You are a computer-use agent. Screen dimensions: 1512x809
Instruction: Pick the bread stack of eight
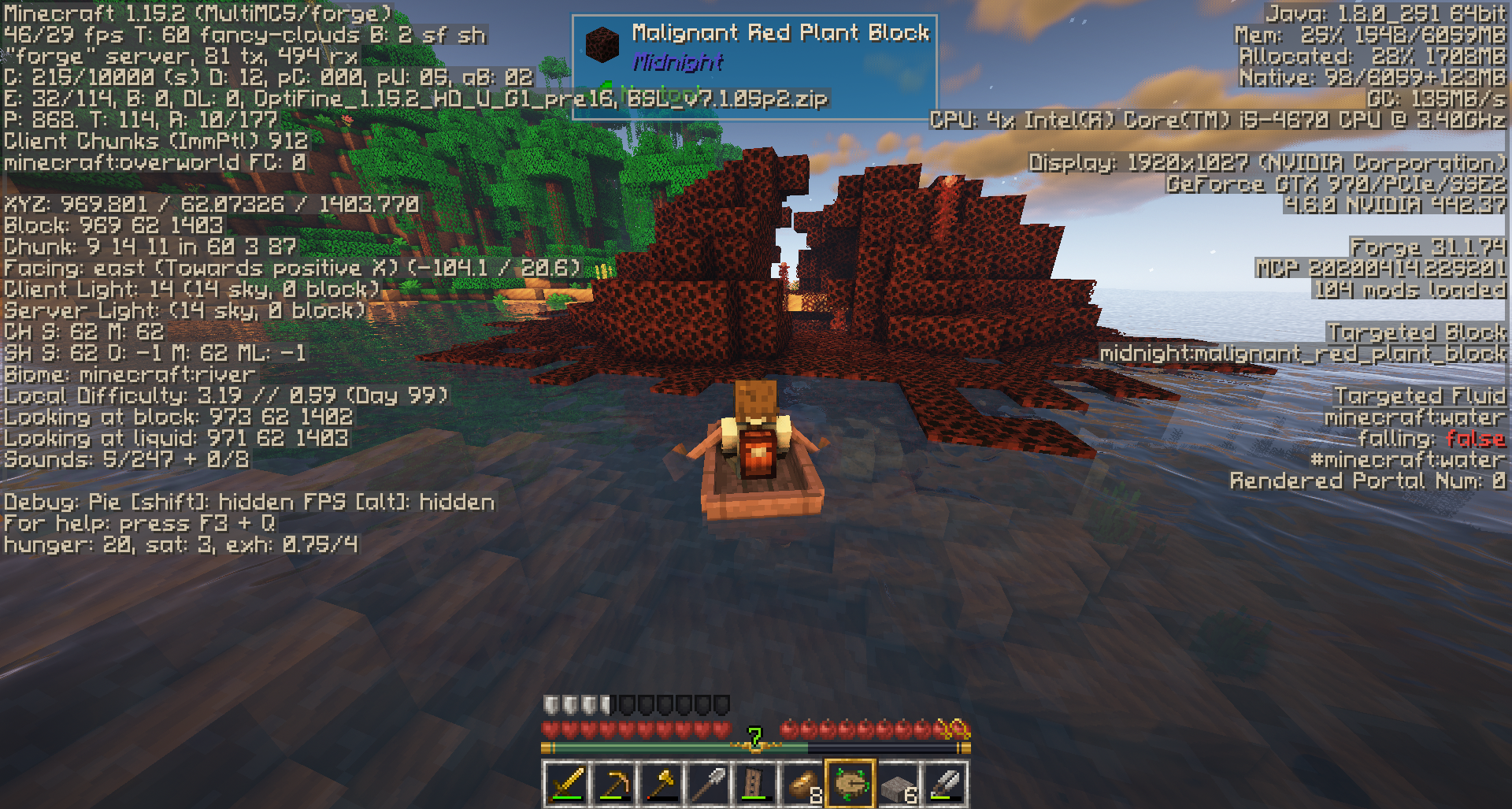point(802,784)
